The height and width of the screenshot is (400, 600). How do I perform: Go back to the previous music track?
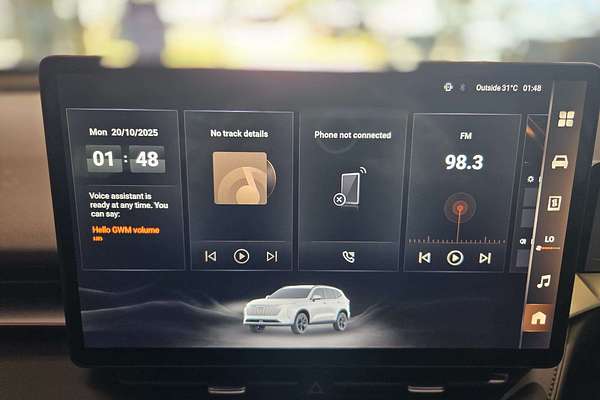click(x=210, y=256)
